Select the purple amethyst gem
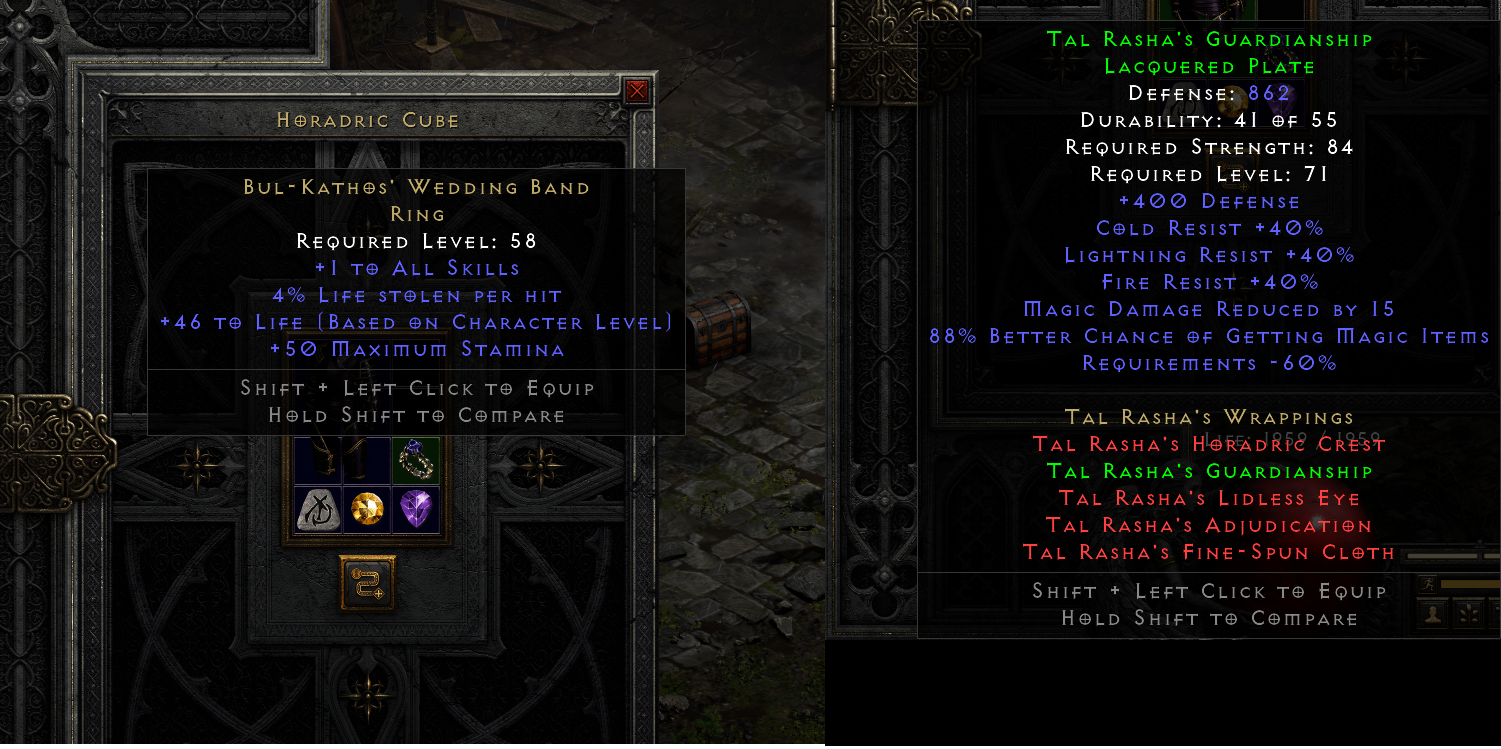The image size is (1501, 749). coord(416,508)
